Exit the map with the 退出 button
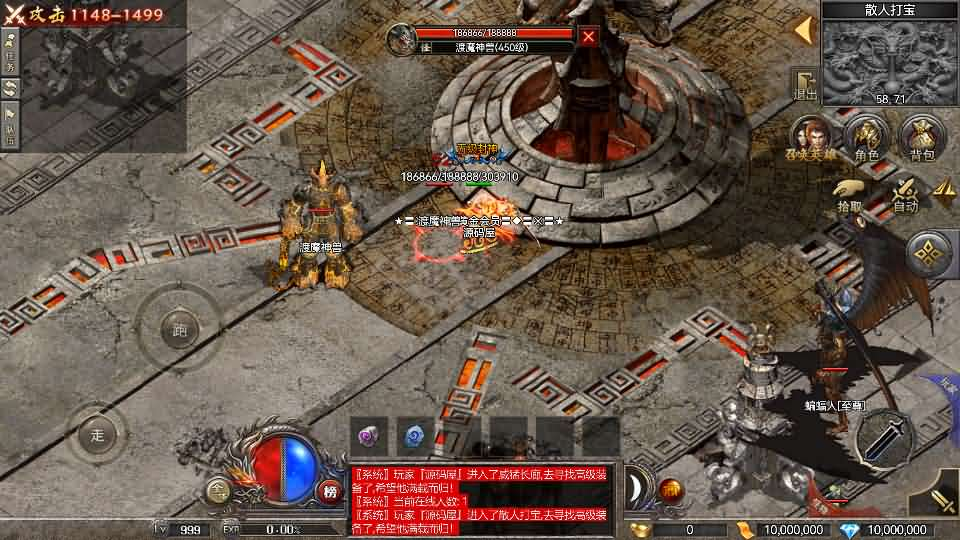This screenshot has height=540, width=960. click(x=804, y=84)
